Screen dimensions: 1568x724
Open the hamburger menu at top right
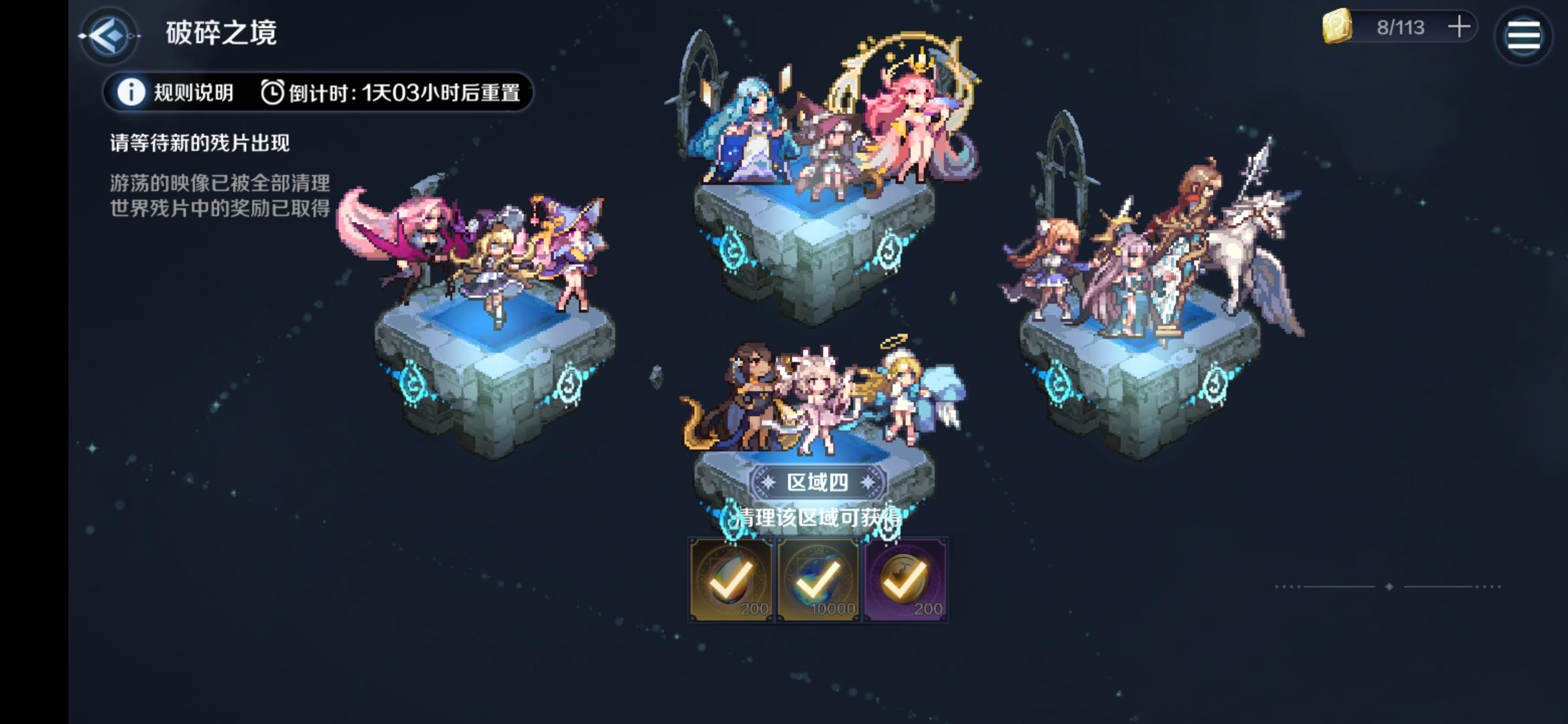[x=1522, y=34]
